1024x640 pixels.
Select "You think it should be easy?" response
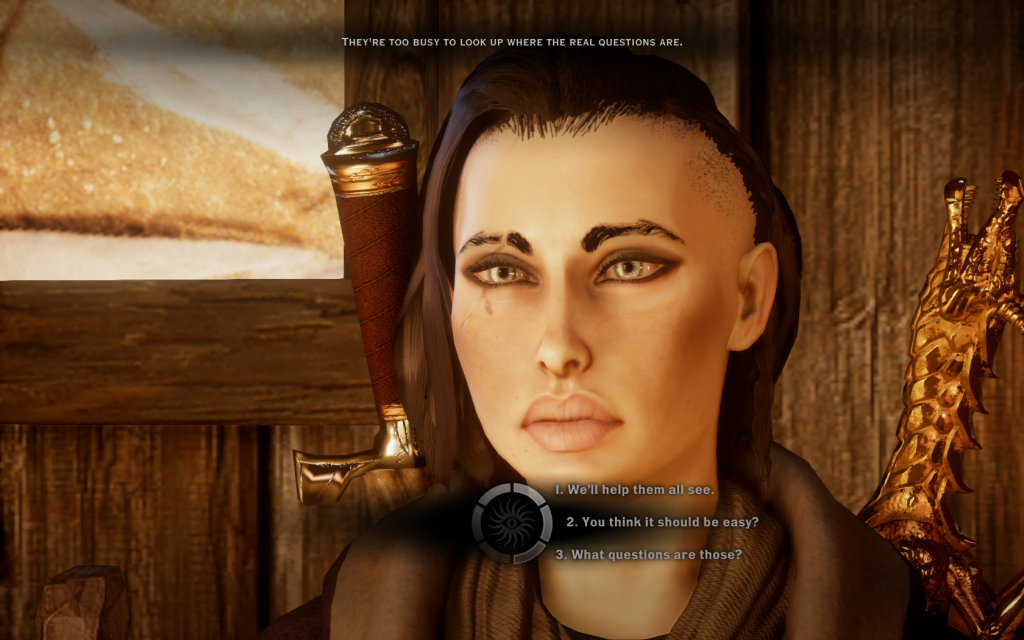(661, 522)
